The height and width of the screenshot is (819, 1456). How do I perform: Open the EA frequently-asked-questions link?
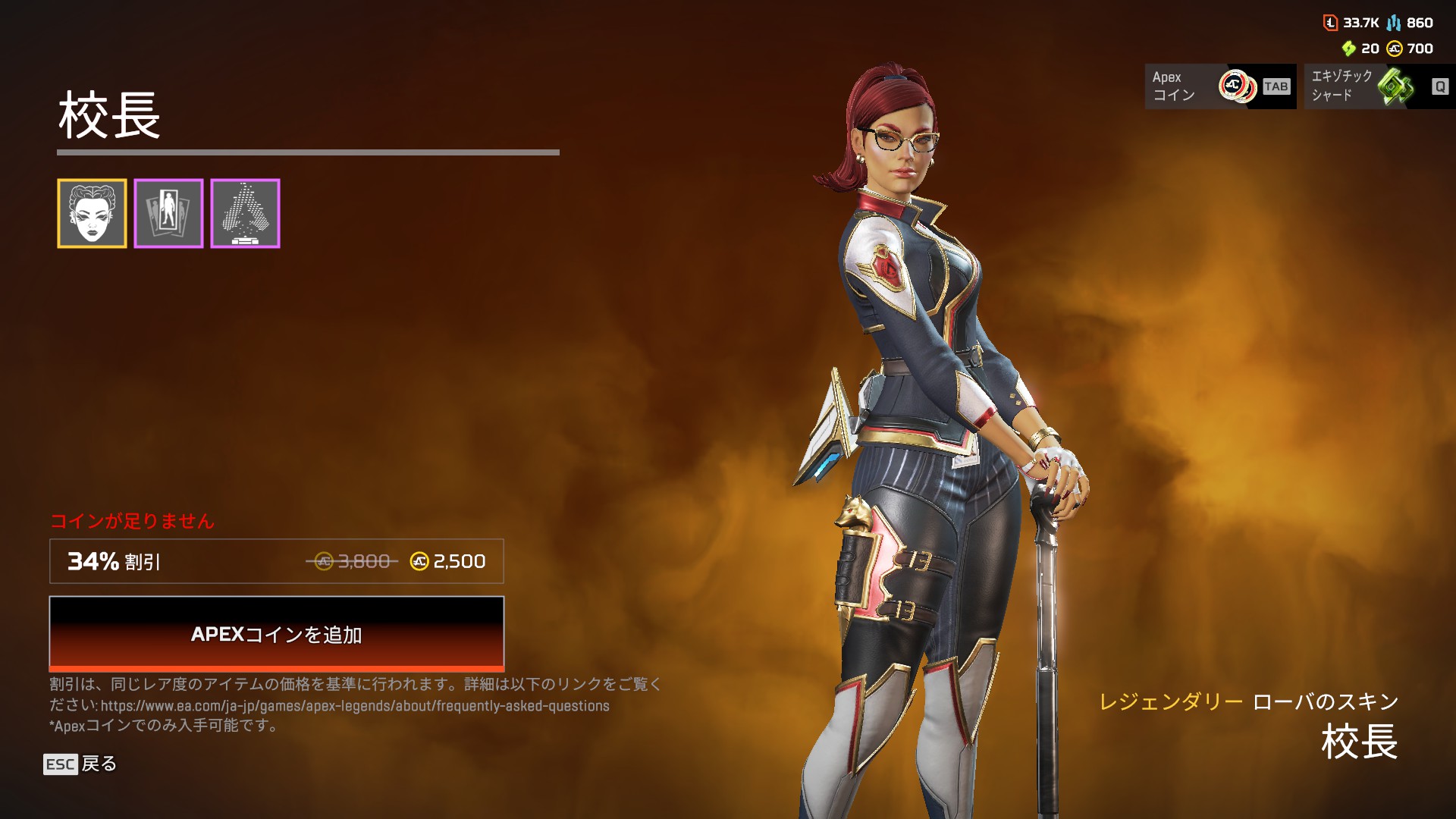355,706
